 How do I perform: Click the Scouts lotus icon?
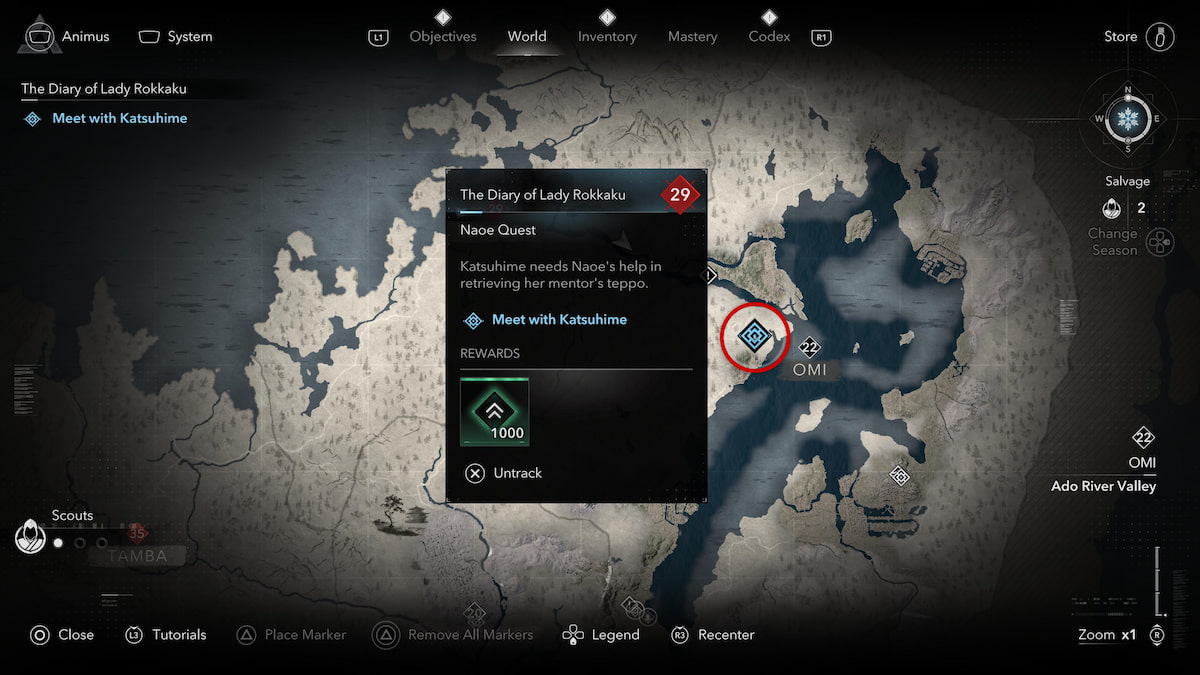(30, 538)
